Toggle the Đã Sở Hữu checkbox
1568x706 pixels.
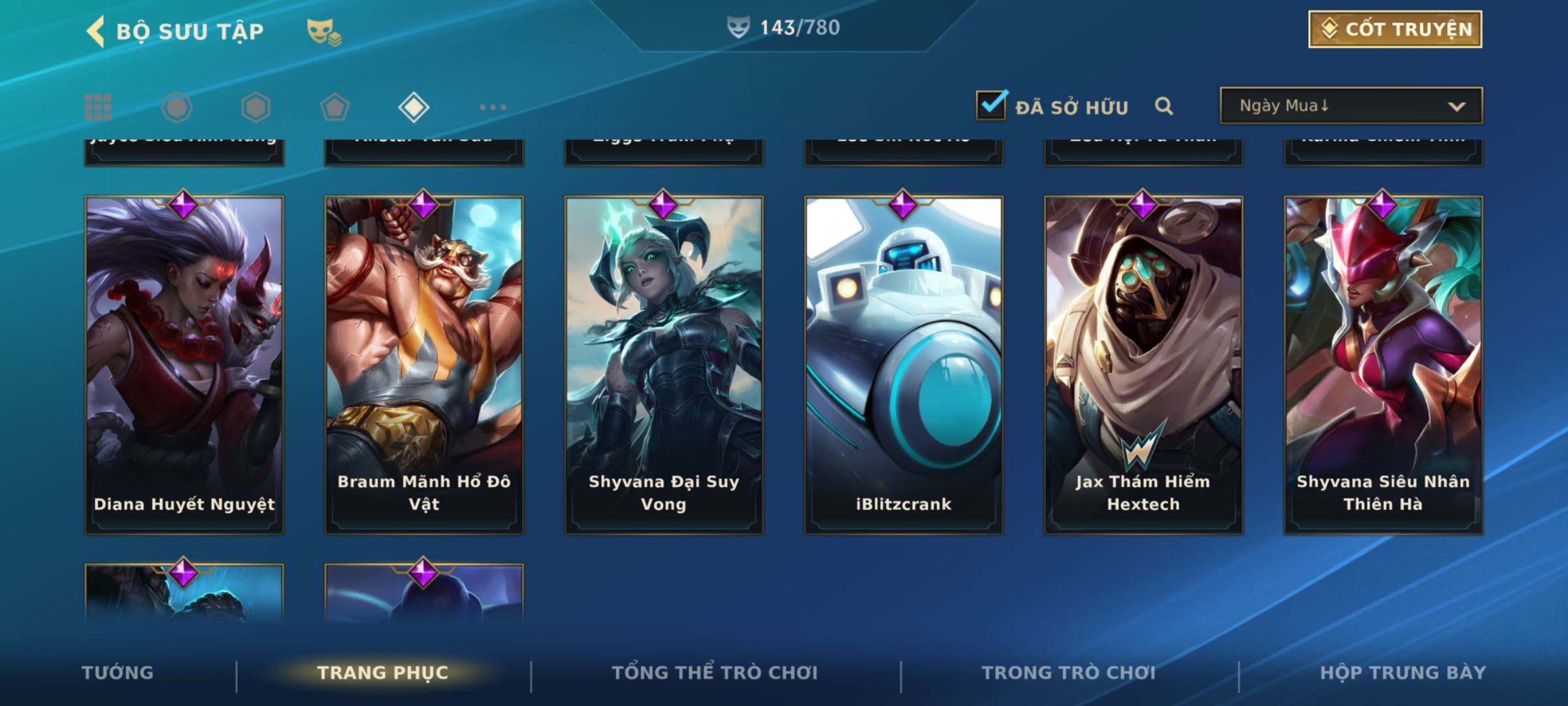[990, 105]
